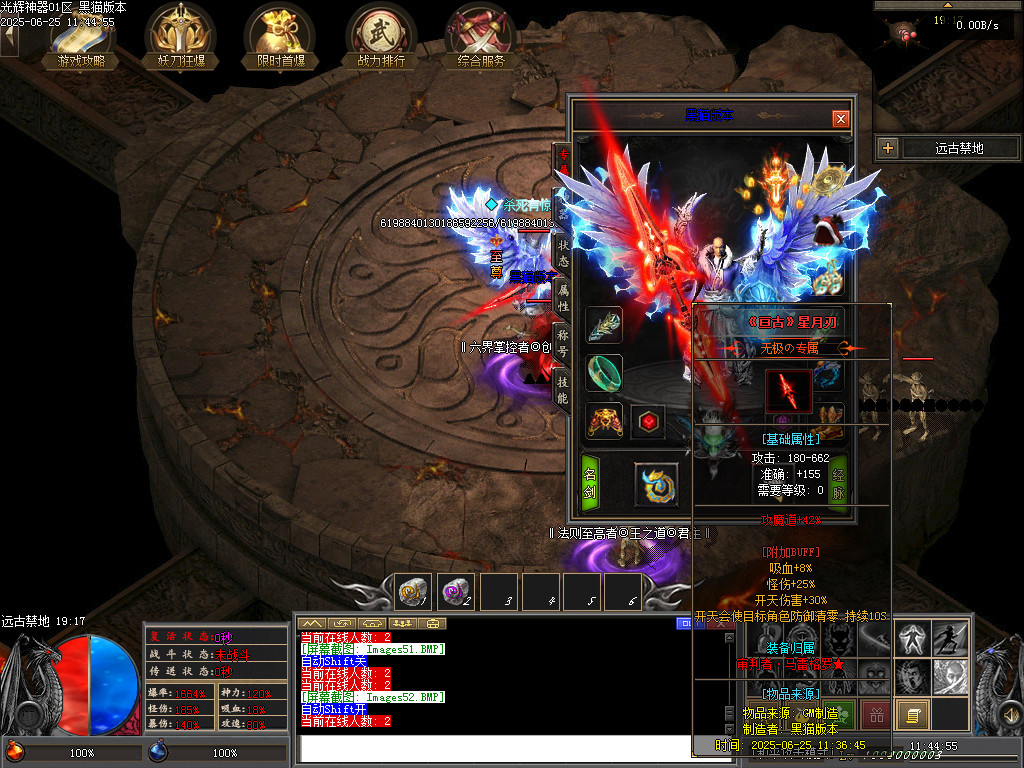Open the 称号 titles tab
1024x768 pixels.
pyautogui.click(x=563, y=344)
